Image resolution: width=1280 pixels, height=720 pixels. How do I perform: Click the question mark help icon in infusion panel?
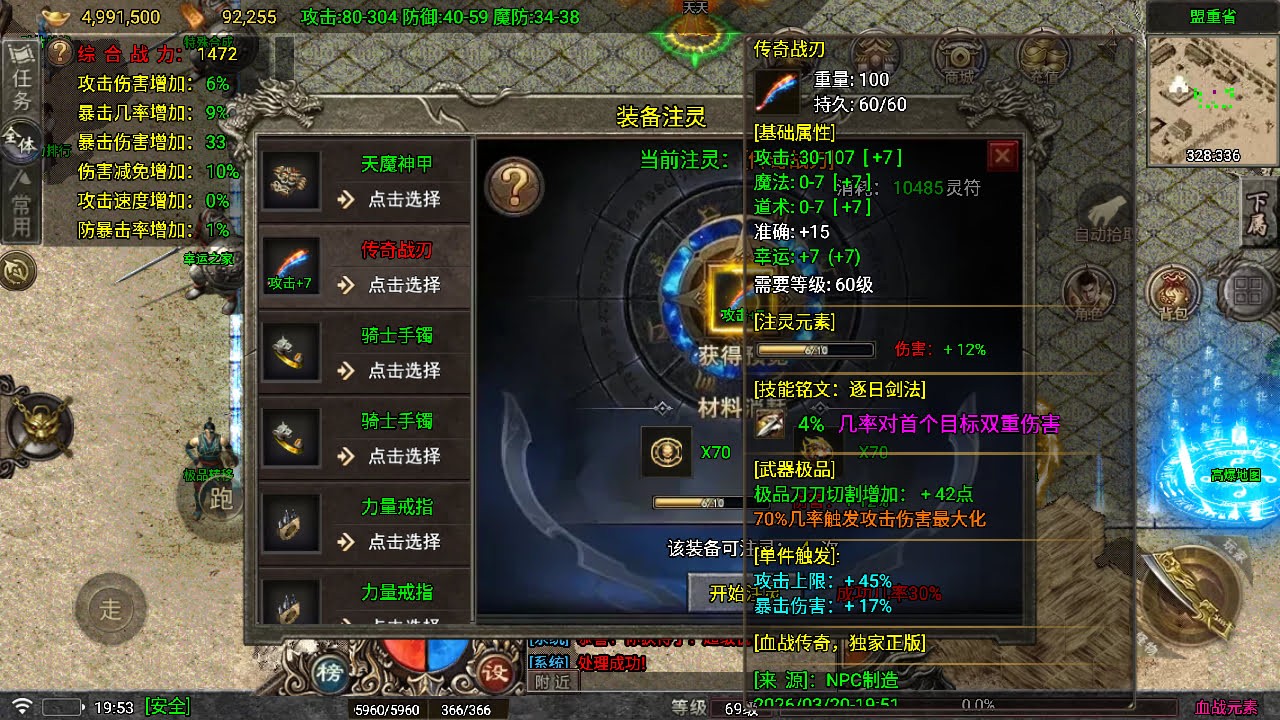(x=517, y=185)
